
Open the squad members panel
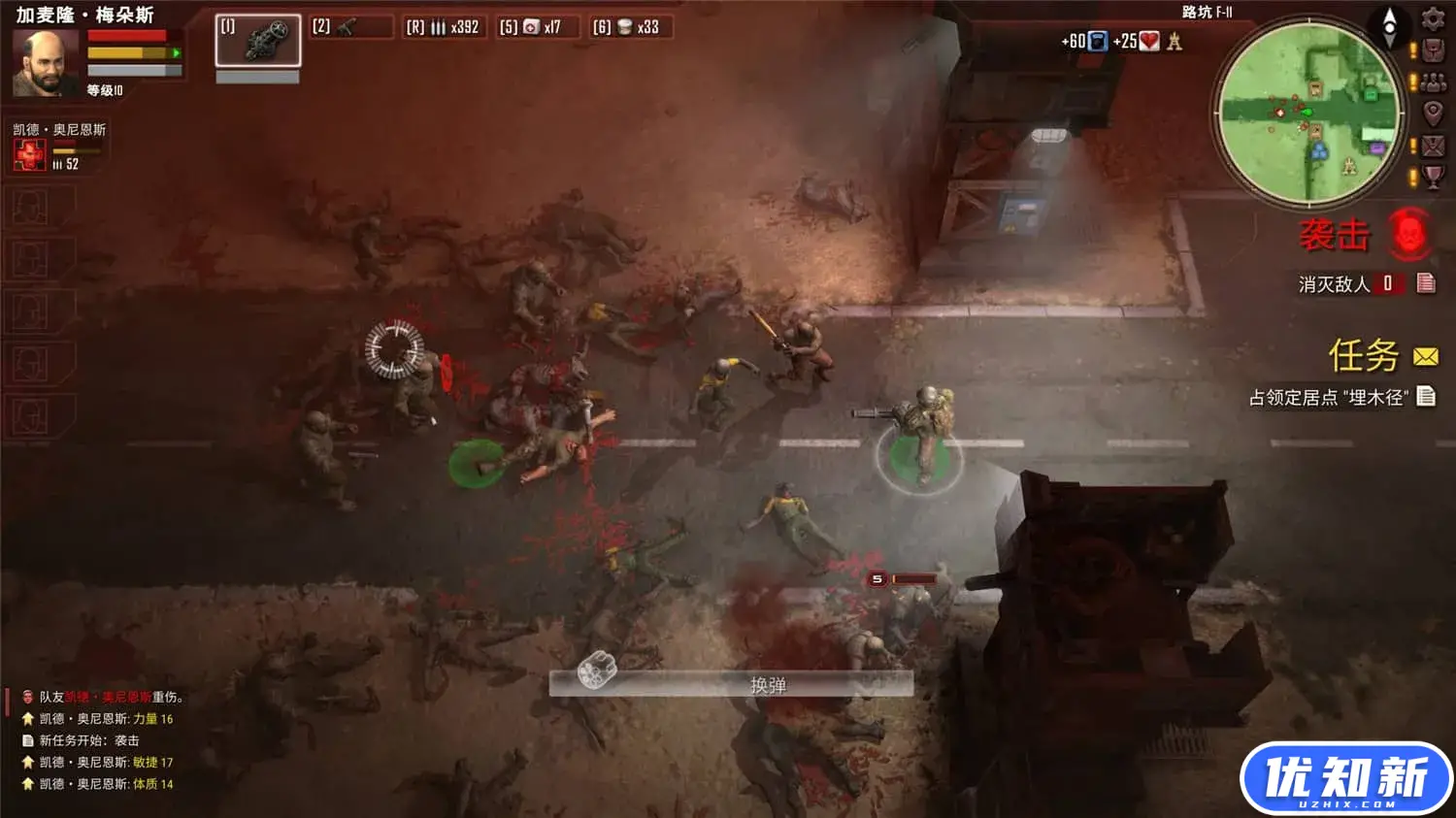coord(1433,83)
